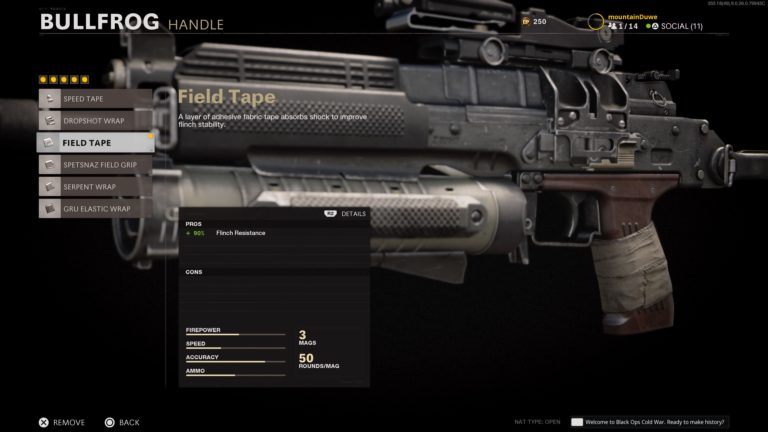This screenshot has height=432, width=768.
Task: Open the Social menu
Action: (x=675, y=26)
